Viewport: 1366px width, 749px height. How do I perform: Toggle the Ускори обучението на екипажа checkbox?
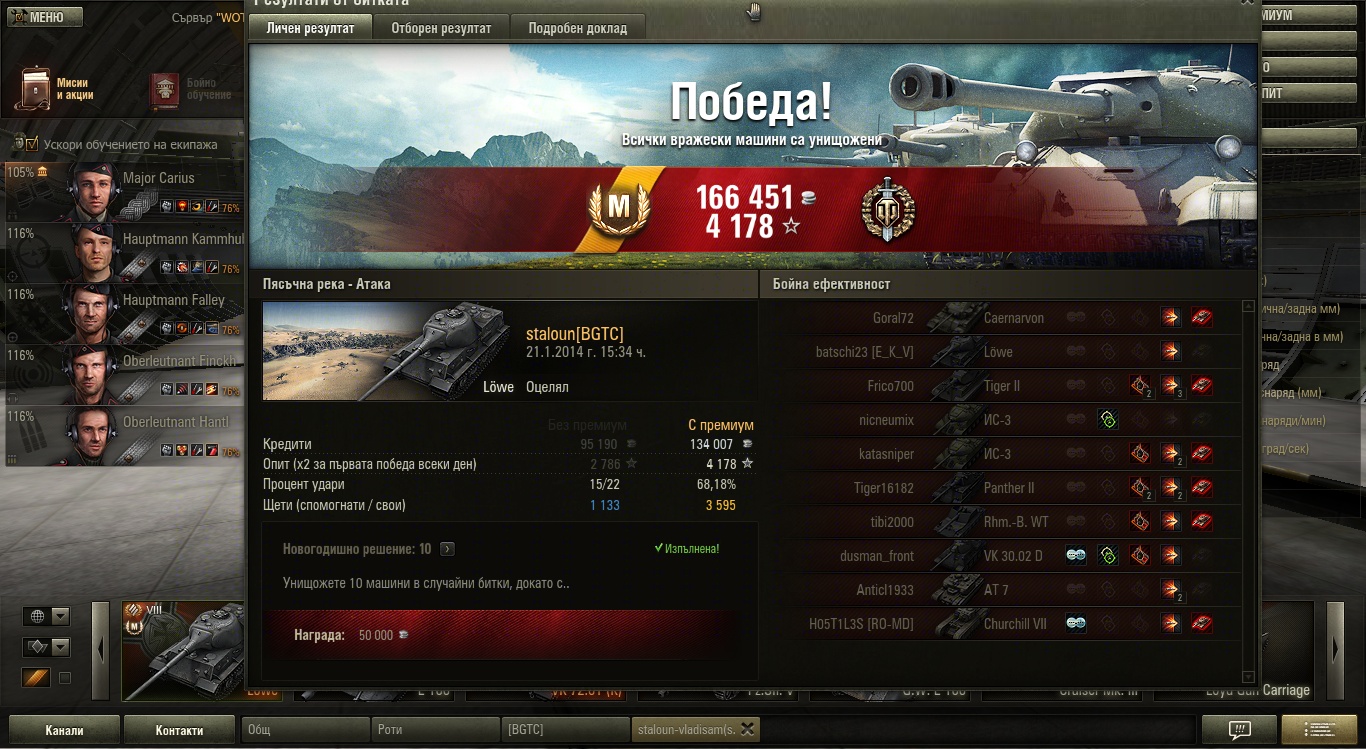(x=31, y=144)
